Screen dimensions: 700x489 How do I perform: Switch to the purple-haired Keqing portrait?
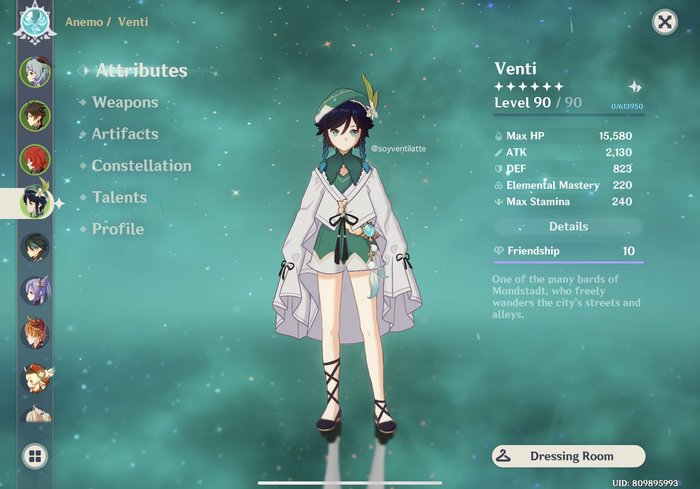[x=34, y=291]
